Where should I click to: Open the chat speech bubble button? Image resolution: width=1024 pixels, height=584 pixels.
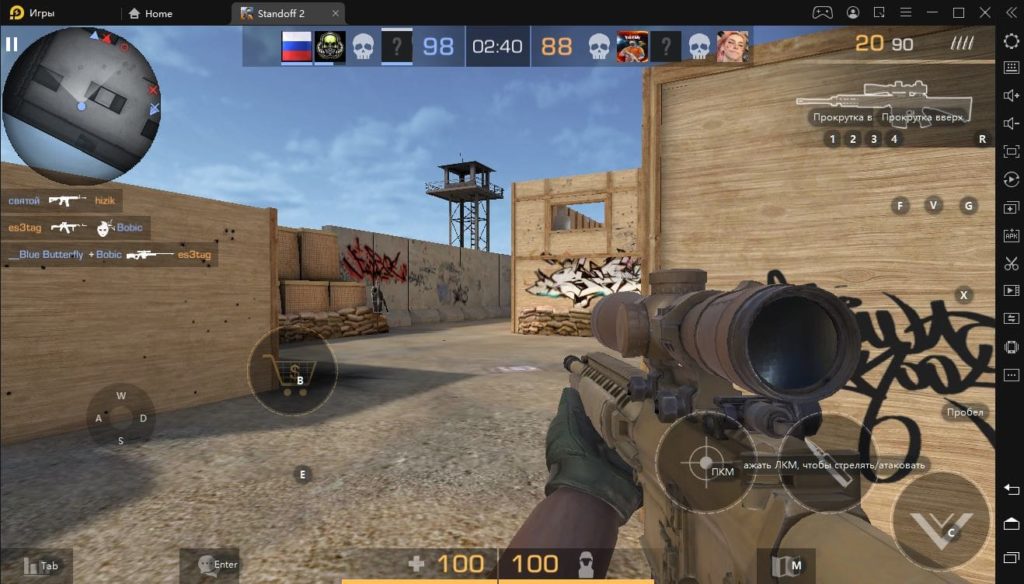coord(207,565)
